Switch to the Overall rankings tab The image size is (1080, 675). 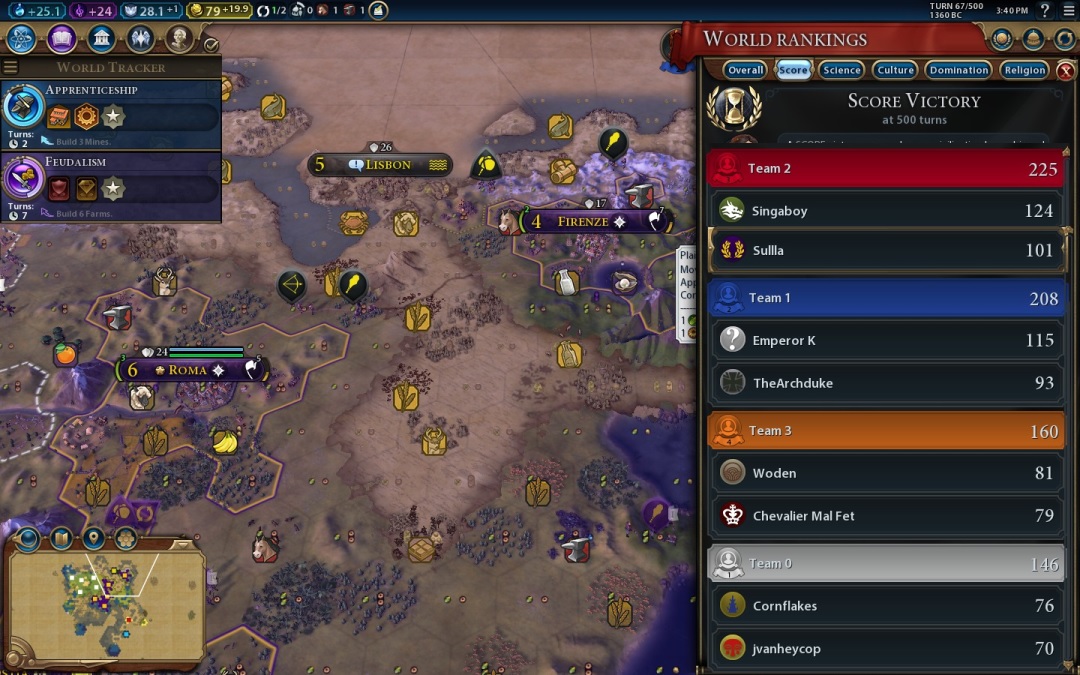tap(745, 70)
